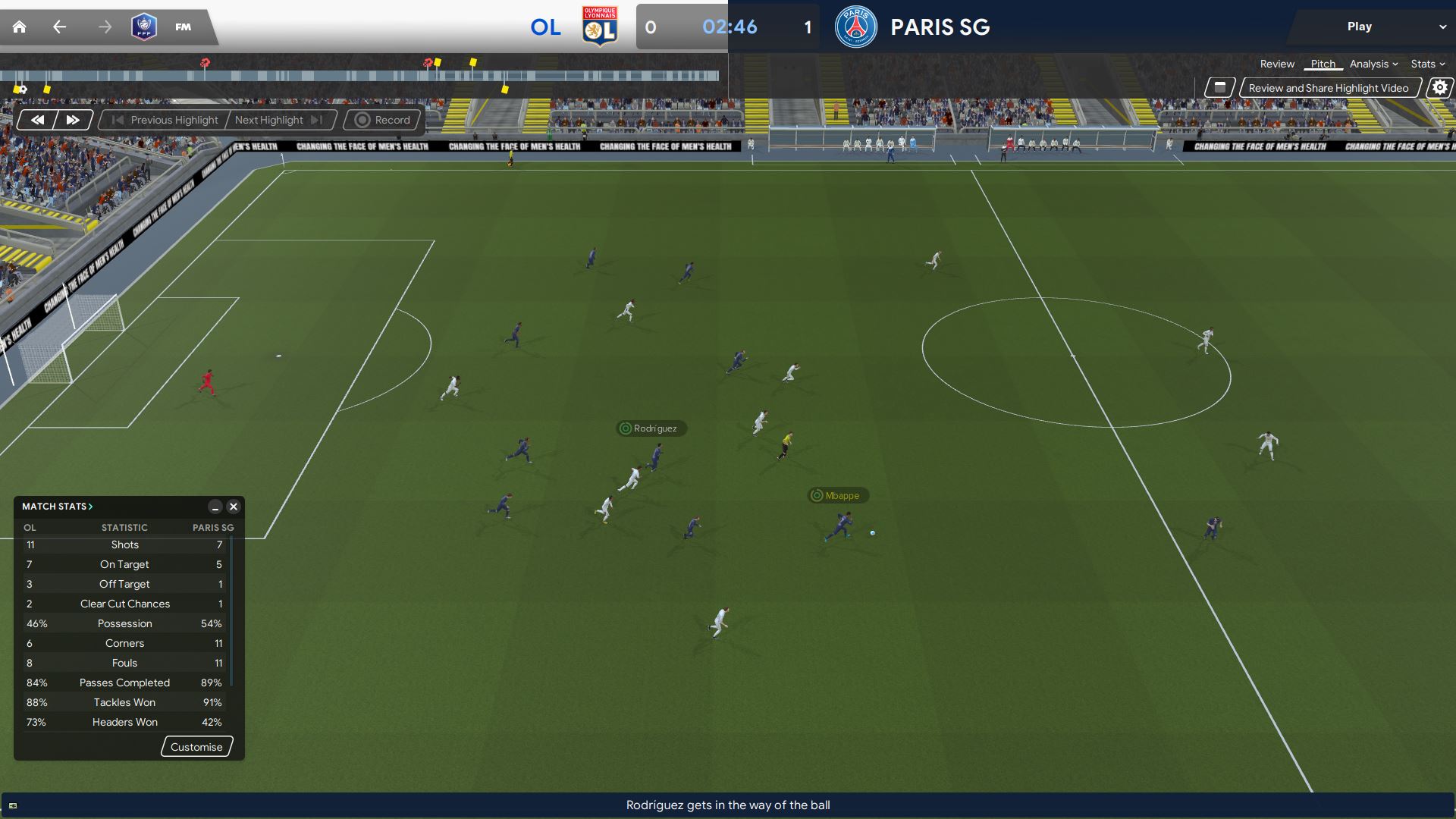The image size is (1456, 819).
Task: Minimise the Match Stats panel
Action: tap(215, 507)
